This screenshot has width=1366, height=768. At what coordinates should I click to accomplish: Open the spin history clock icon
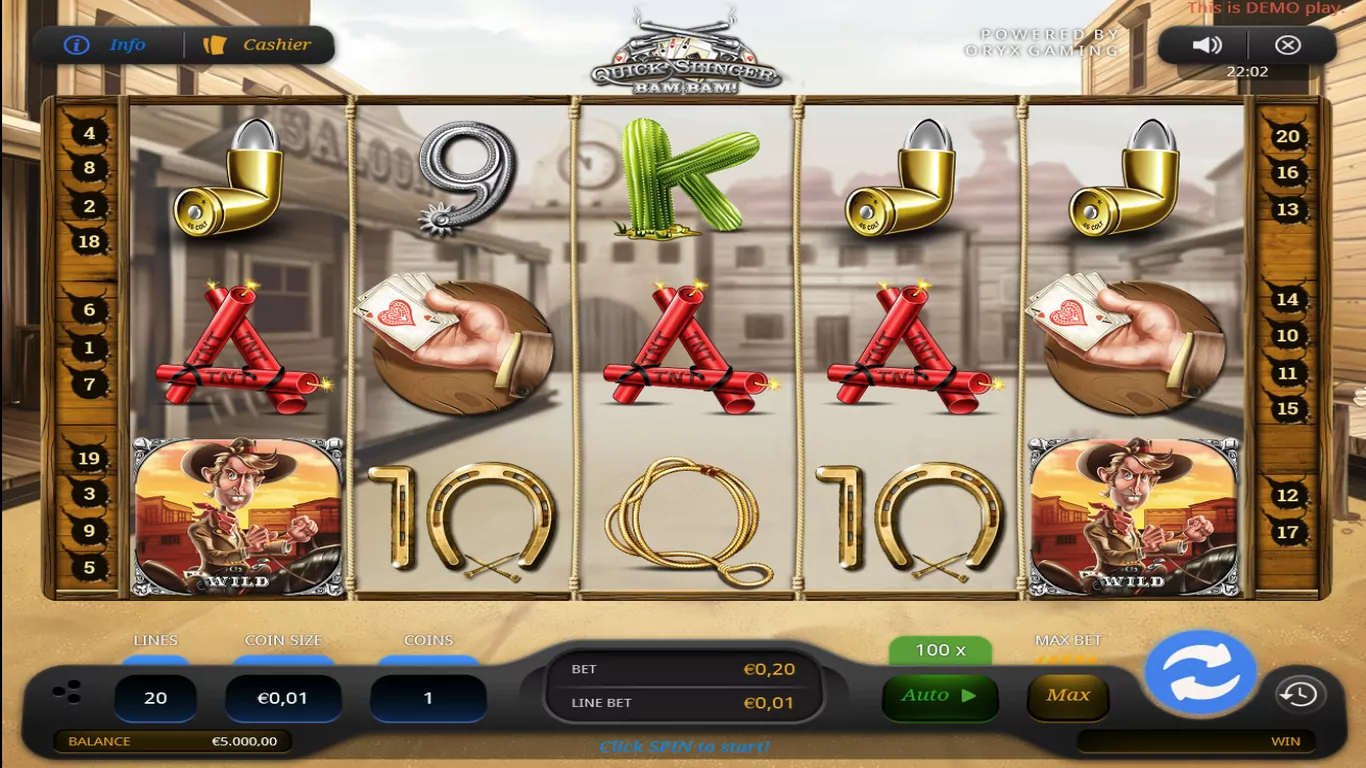[1299, 695]
